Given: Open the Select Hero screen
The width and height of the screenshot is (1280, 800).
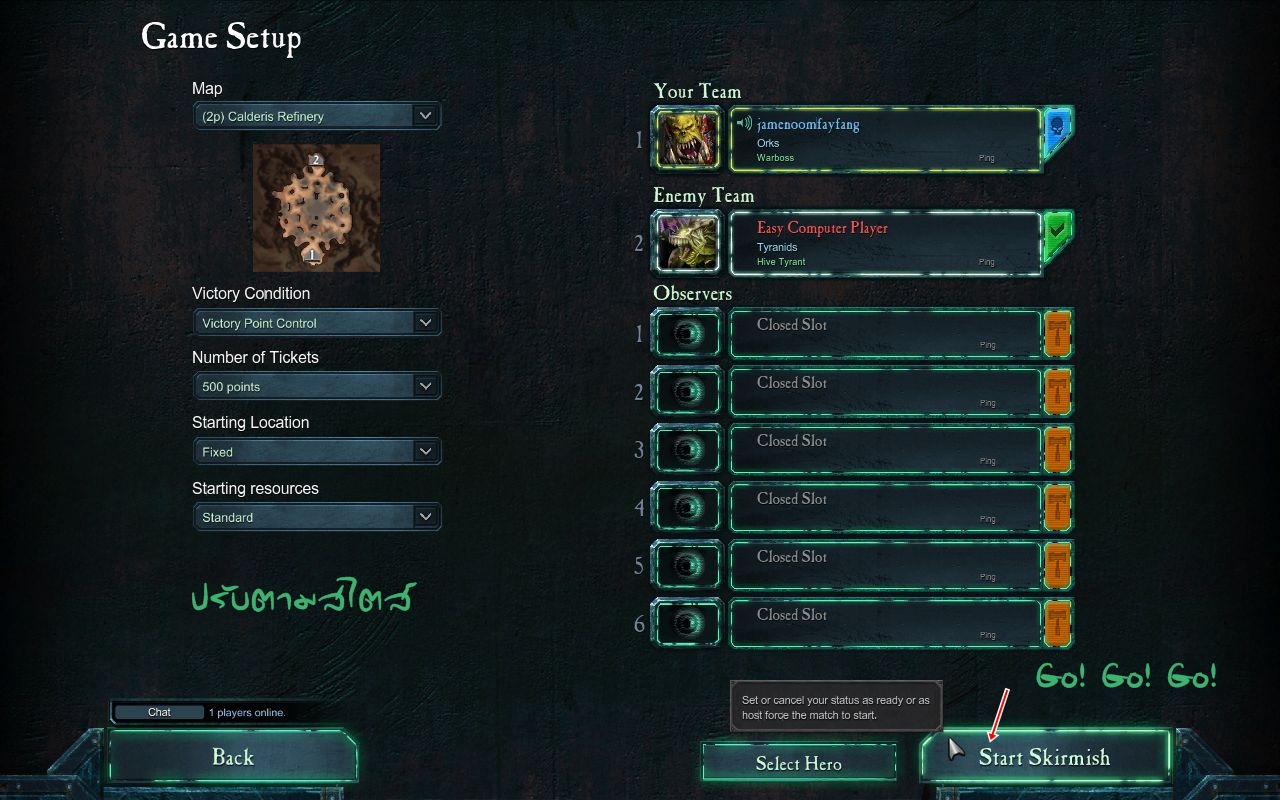Looking at the screenshot, I should (x=798, y=763).
